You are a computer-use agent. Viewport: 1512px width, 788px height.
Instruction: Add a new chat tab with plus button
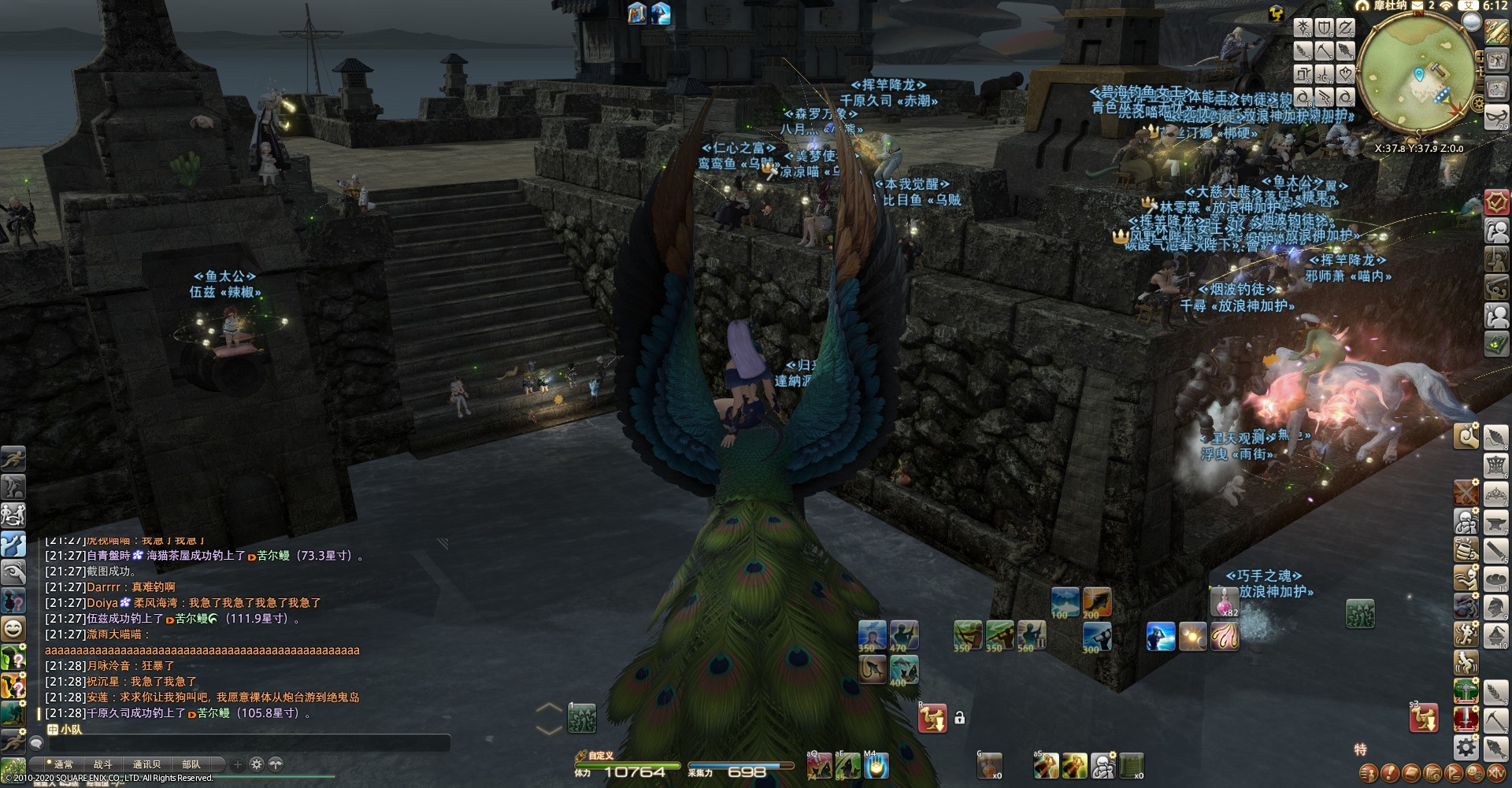point(238,764)
